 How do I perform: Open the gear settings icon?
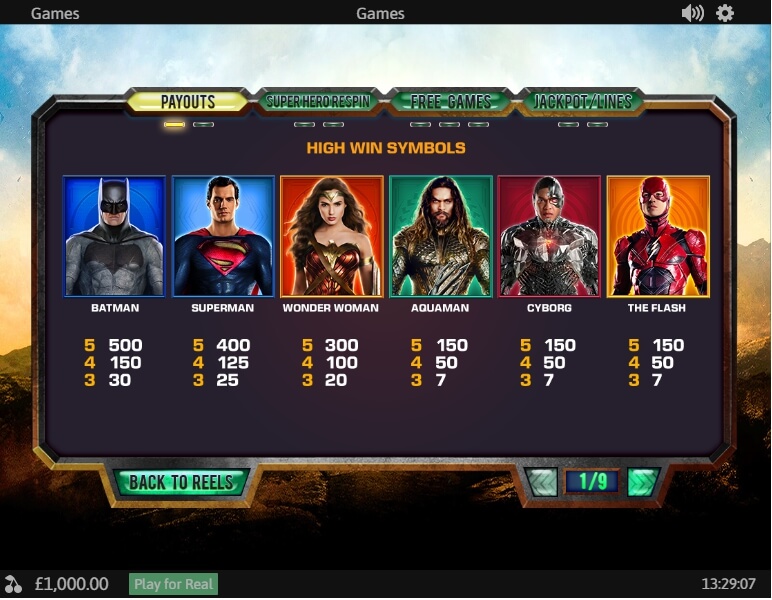click(x=725, y=13)
